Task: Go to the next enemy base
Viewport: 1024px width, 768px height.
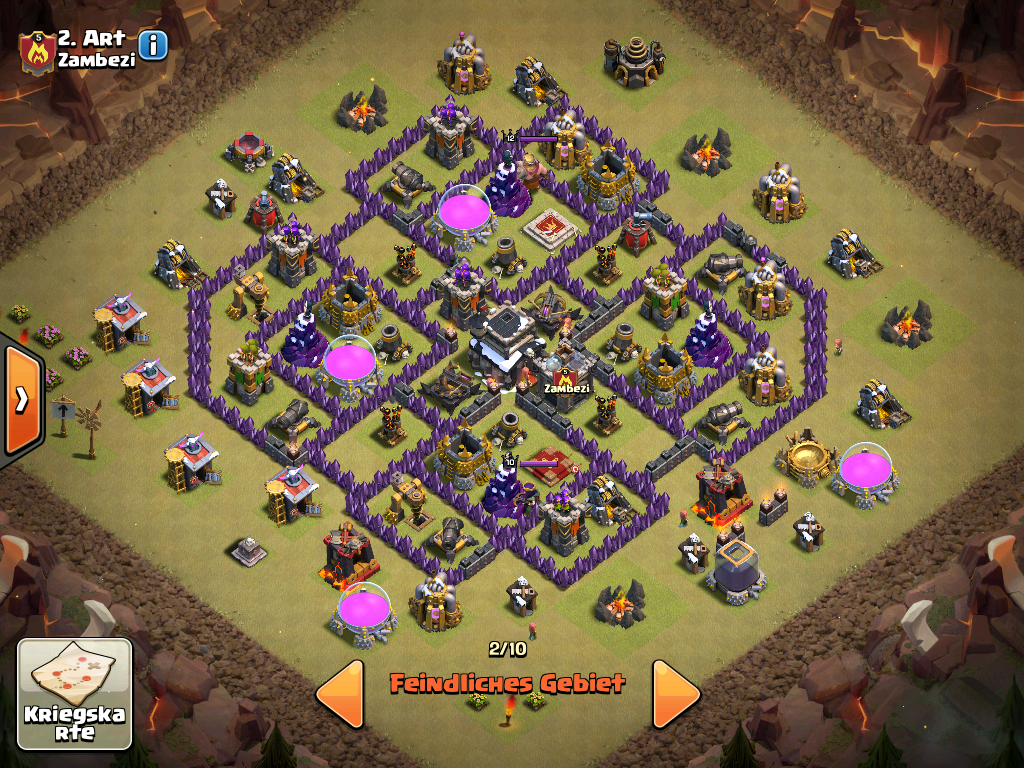Action: coord(676,693)
